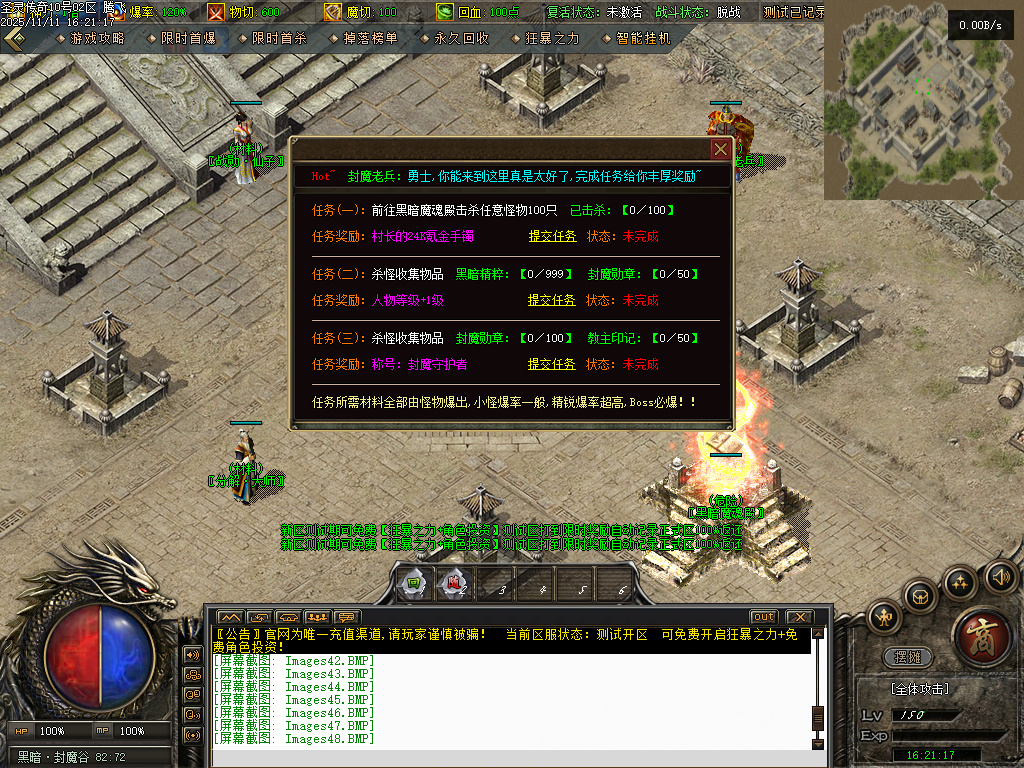Viewport: 1024px width, 768px height.
Task: Use the red 随 item in hotbar
Action: [453, 584]
